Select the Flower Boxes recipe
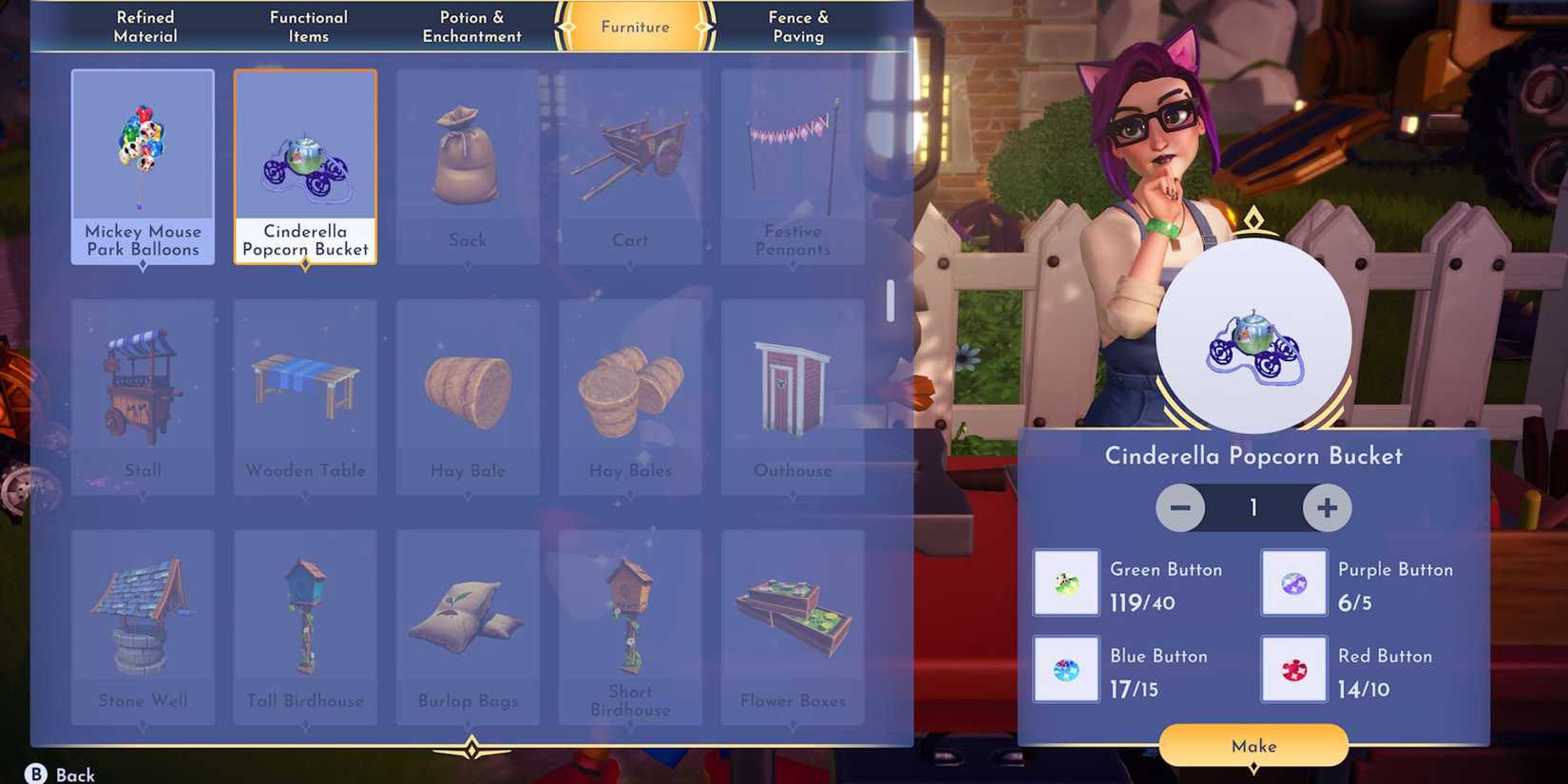1568x784 pixels. point(792,622)
